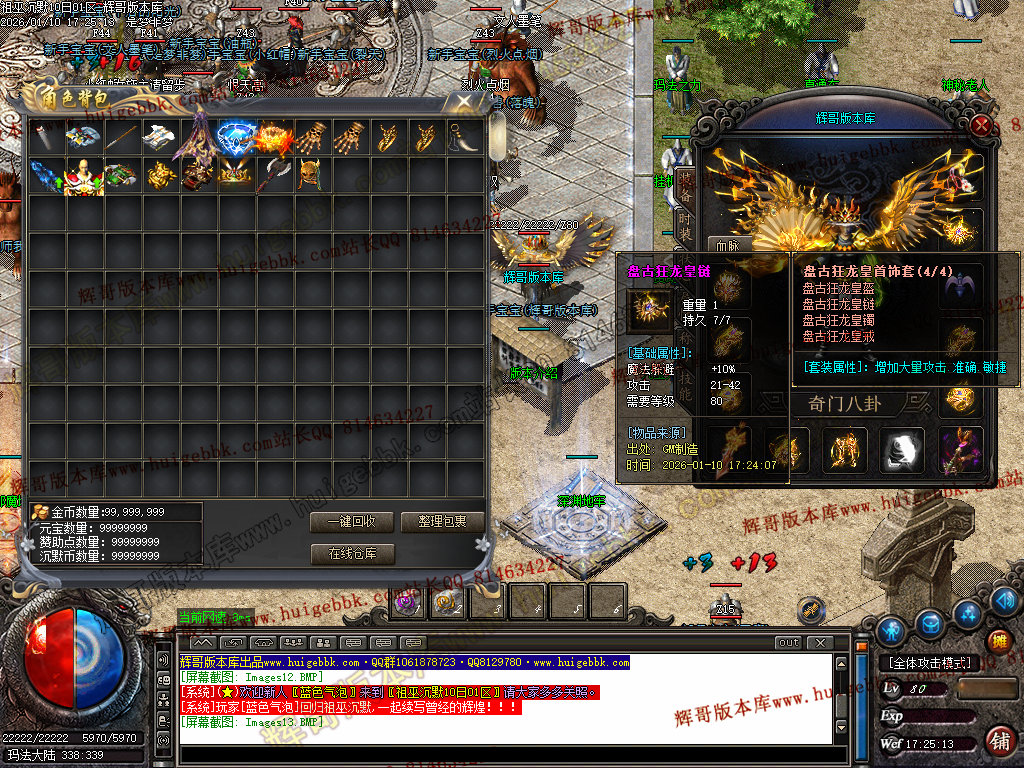This screenshot has width=1024, height=768.
Task: Select the flaming orb item in bag
Action: 274,136
